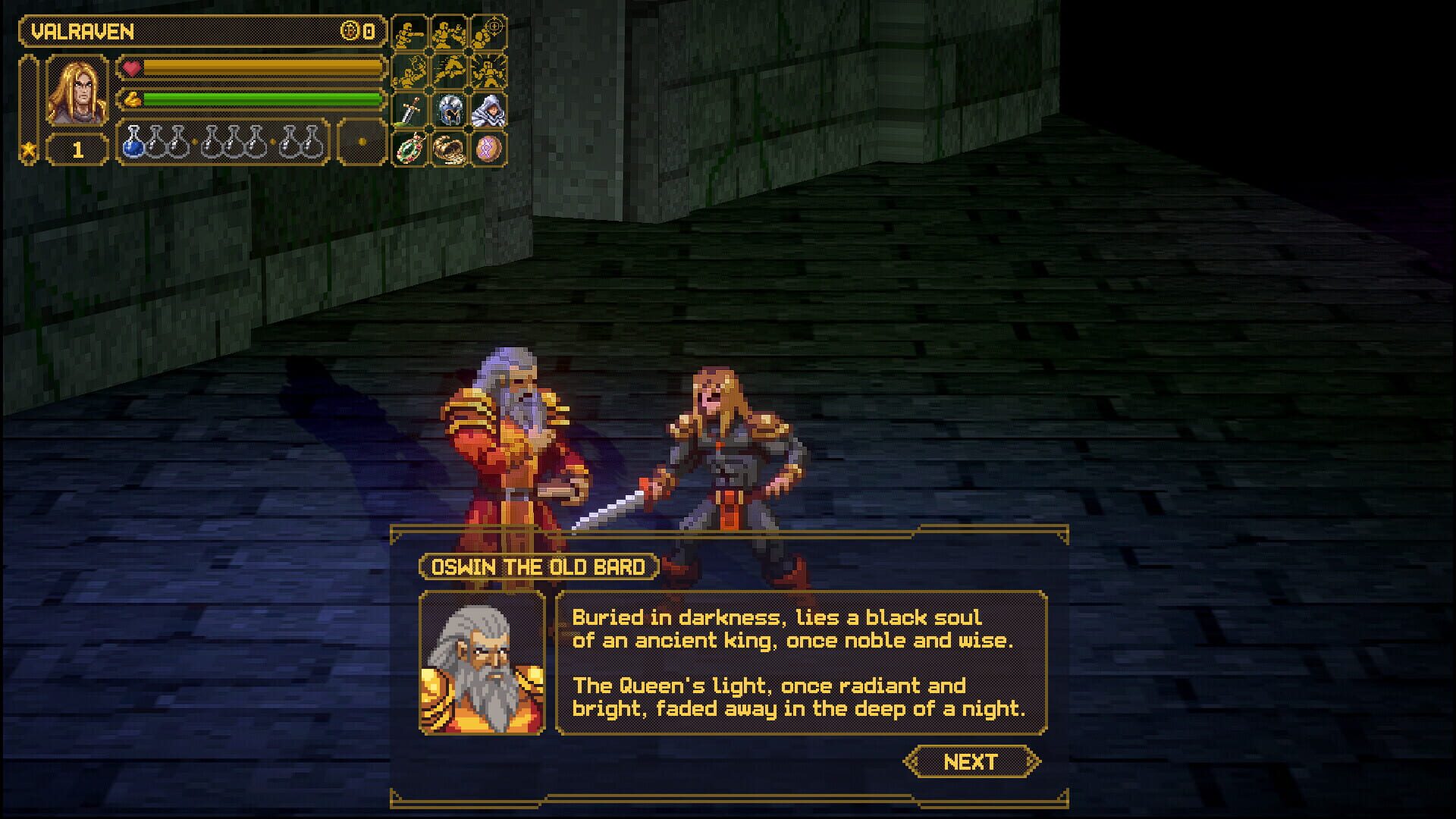Viewport: 1456px width, 819px height.
Task: Open the equipped sword slot
Action: tap(409, 111)
